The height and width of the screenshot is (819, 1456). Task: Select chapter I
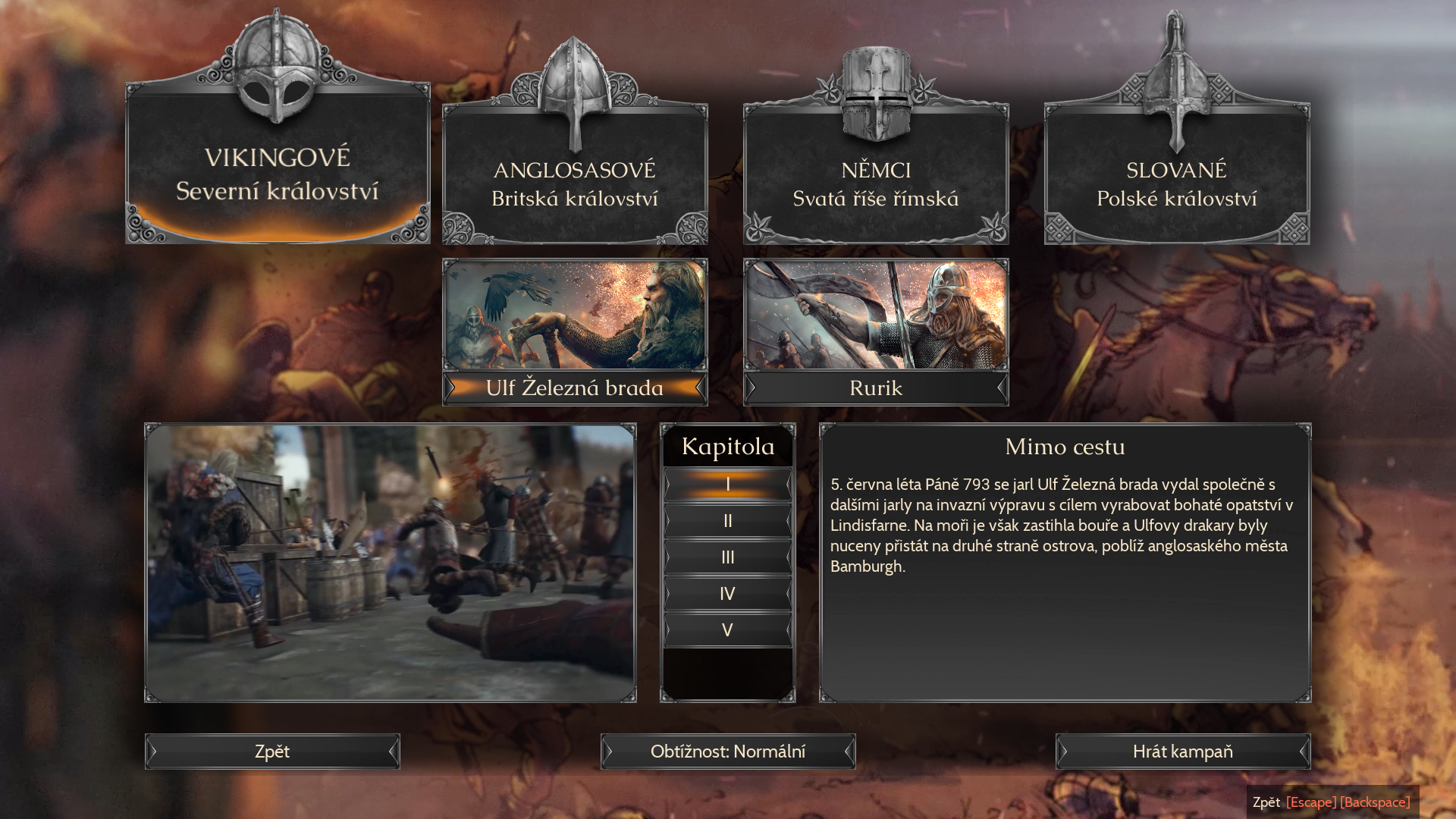[x=728, y=484]
